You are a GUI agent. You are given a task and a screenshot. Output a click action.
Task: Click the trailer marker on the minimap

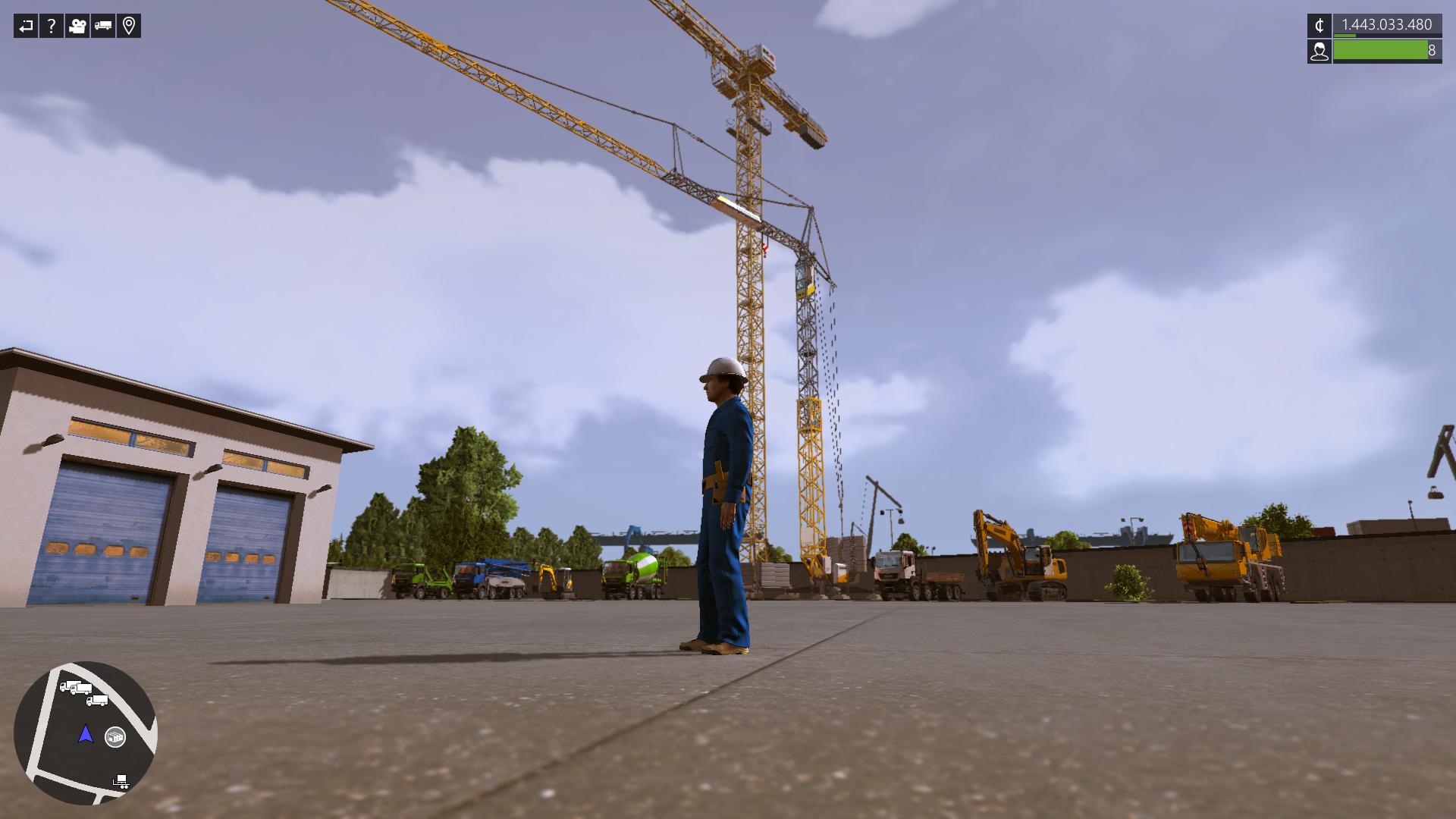click(x=121, y=781)
